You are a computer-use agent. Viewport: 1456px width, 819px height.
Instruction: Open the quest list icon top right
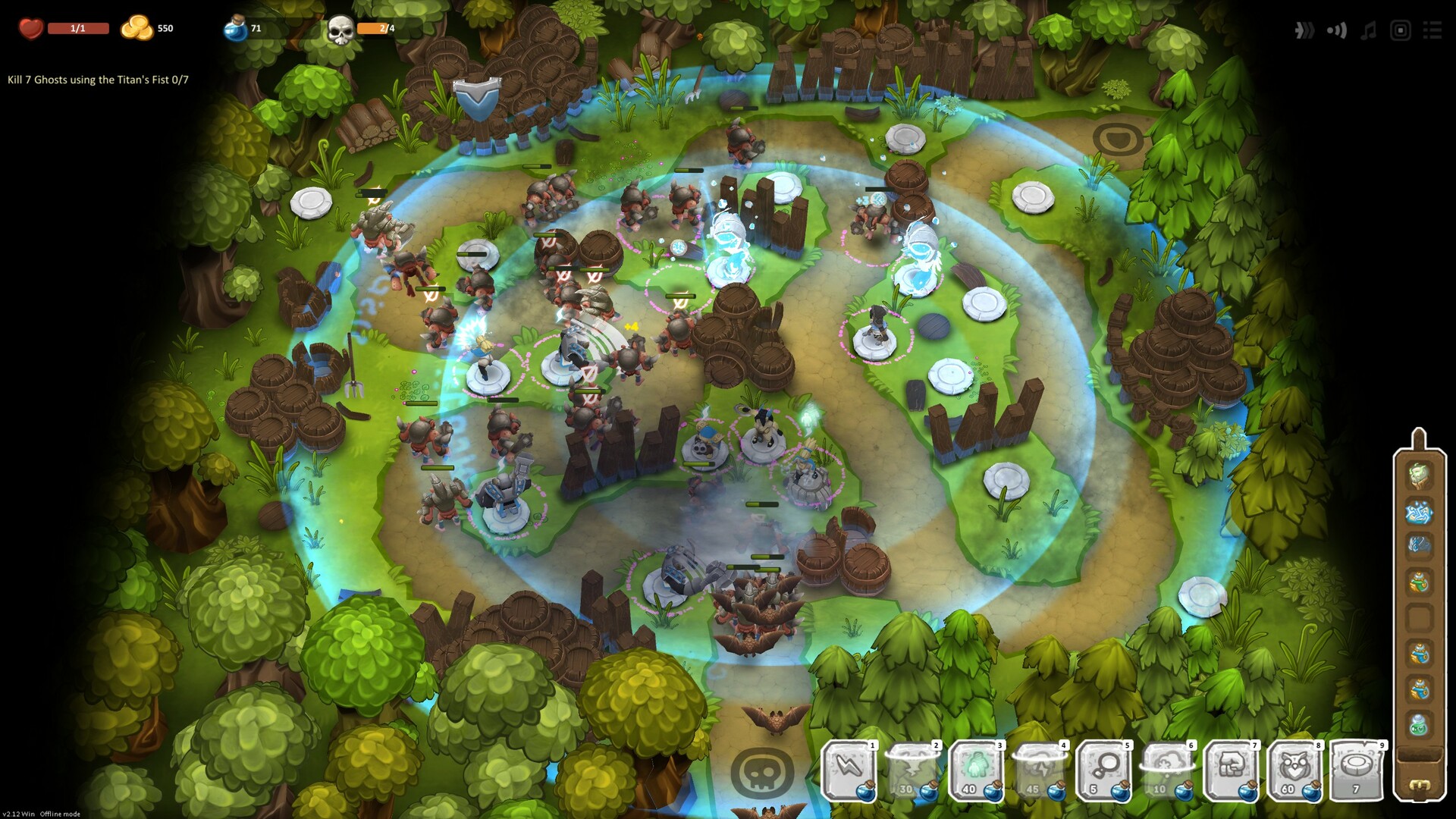[x=1432, y=31]
